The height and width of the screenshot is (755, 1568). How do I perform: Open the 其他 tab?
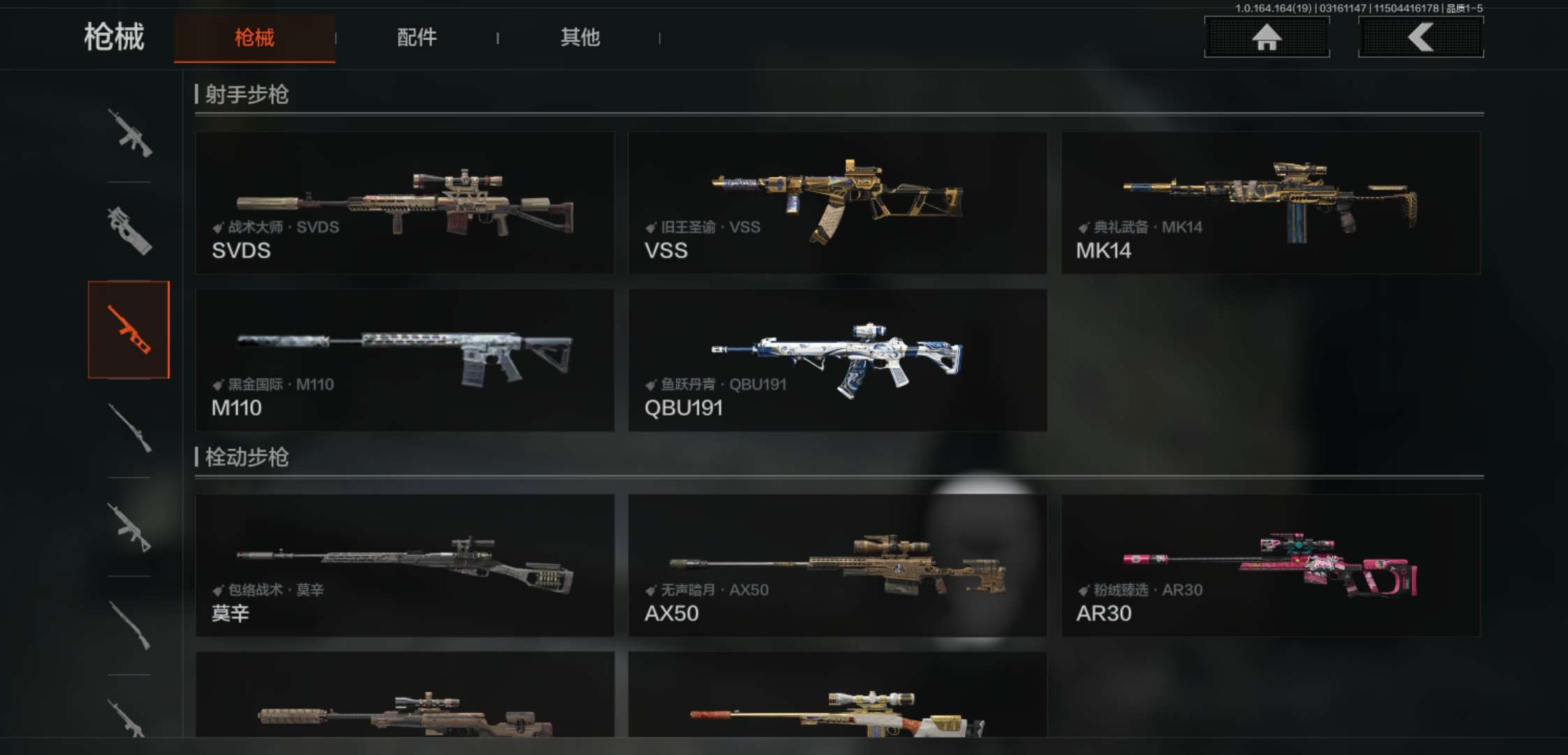click(x=580, y=38)
